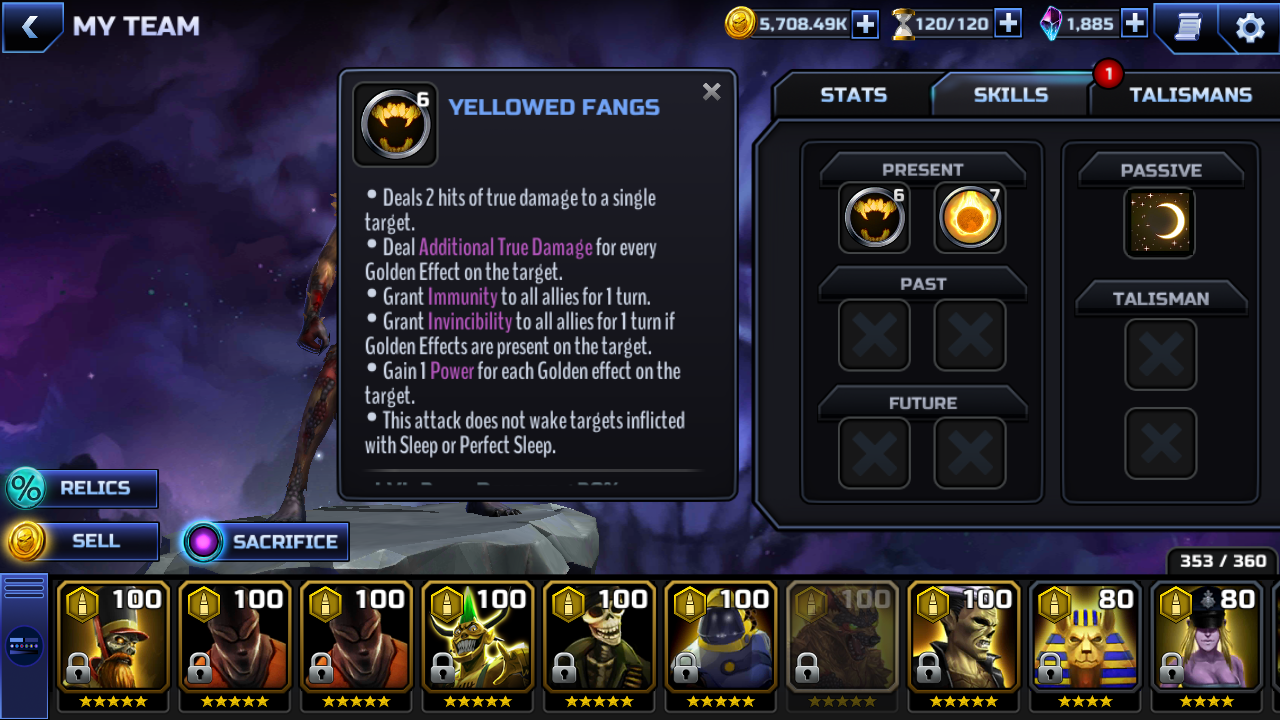The width and height of the screenshot is (1280, 720).
Task: Choose the fireball present skill icon
Action: [x=970, y=218]
